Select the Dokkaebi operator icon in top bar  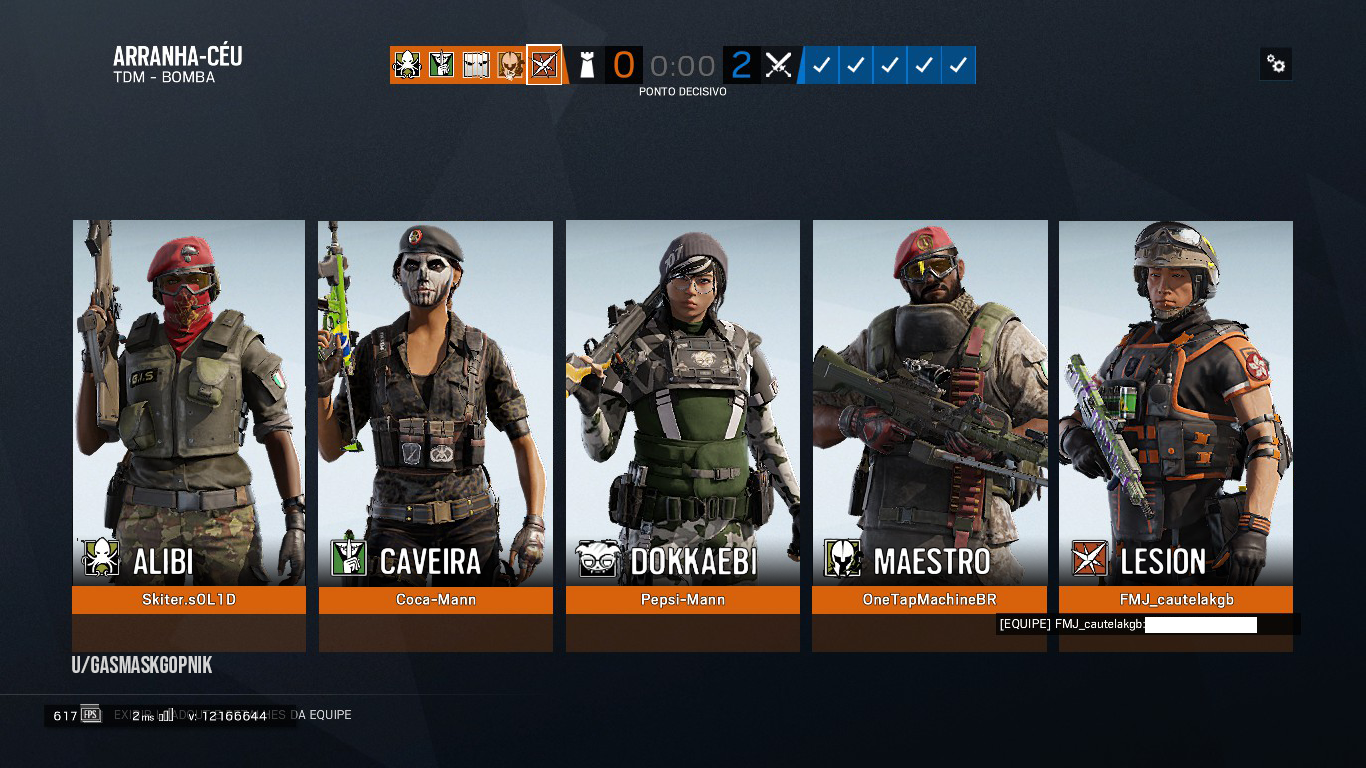coord(474,64)
